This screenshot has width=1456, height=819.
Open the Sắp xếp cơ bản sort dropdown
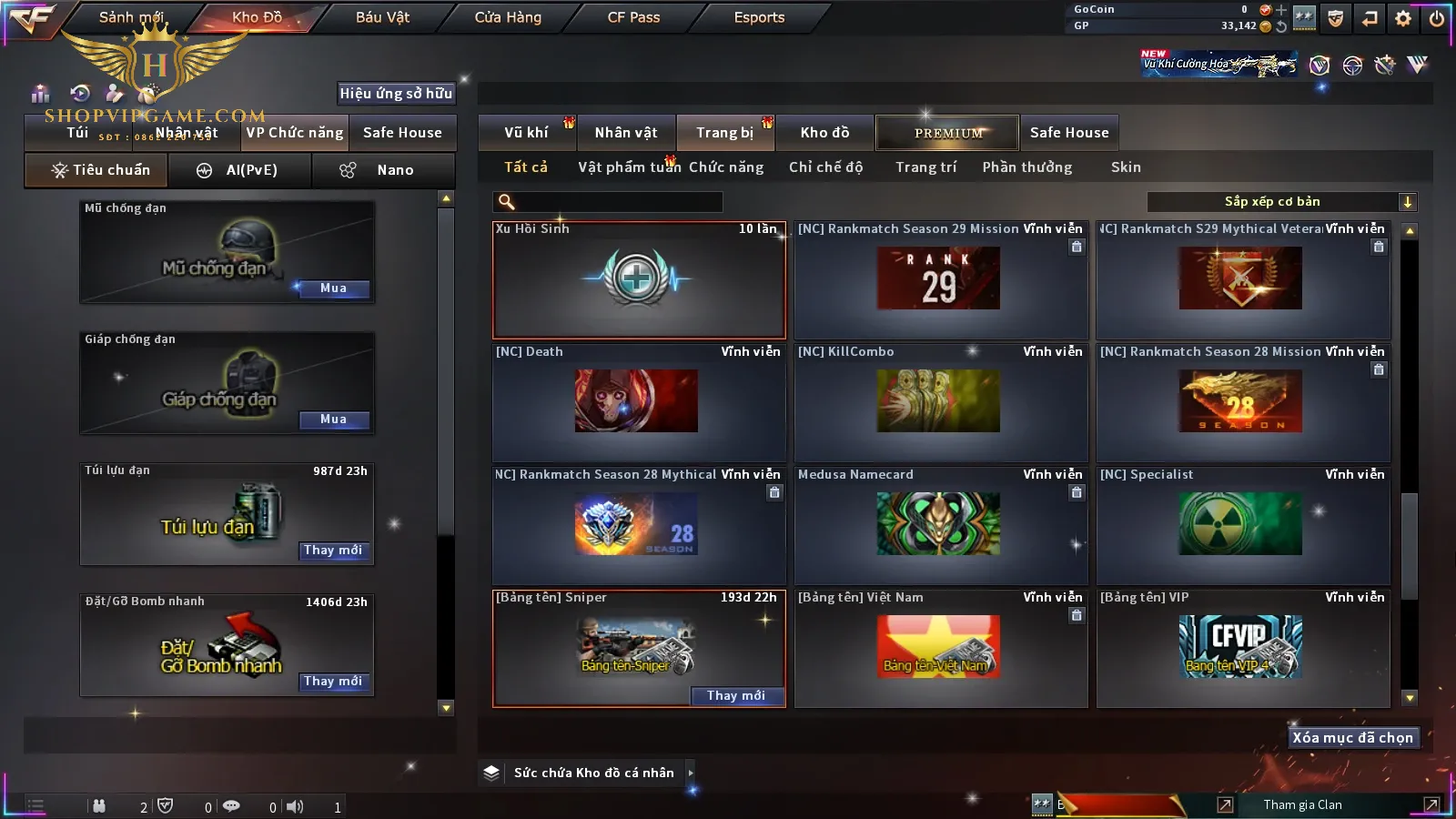pos(1281,202)
